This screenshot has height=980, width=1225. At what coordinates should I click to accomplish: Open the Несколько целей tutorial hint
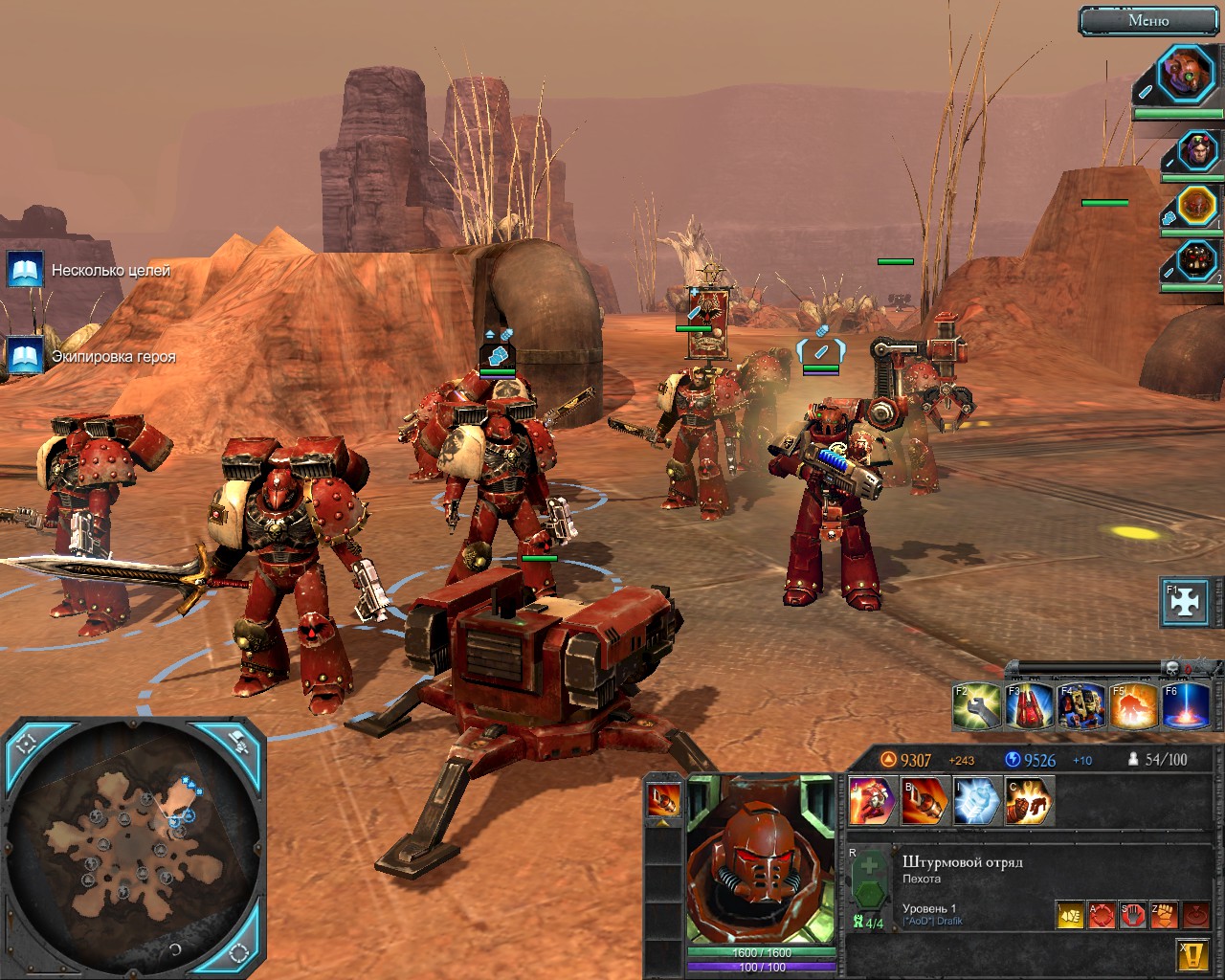(x=26, y=270)
